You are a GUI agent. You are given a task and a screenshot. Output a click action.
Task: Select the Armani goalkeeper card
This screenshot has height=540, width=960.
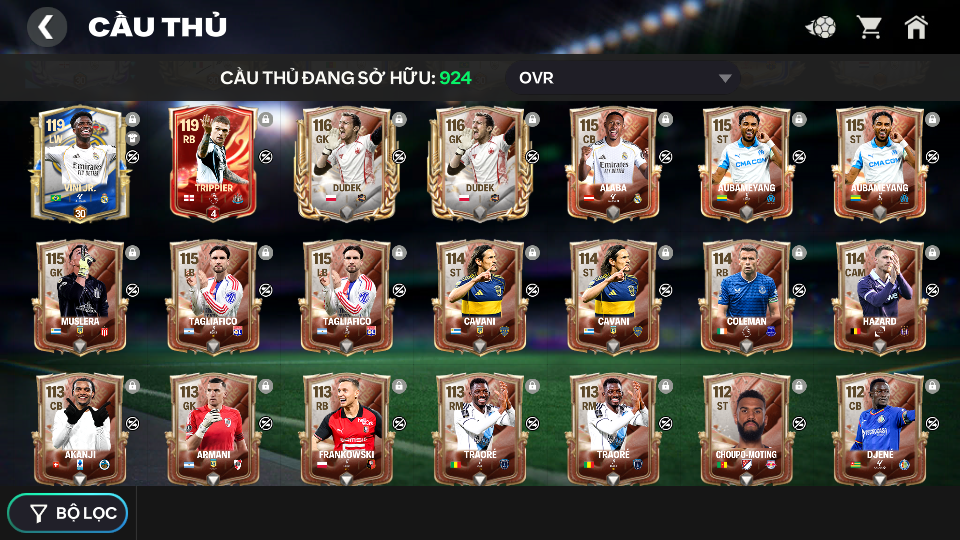213,428
